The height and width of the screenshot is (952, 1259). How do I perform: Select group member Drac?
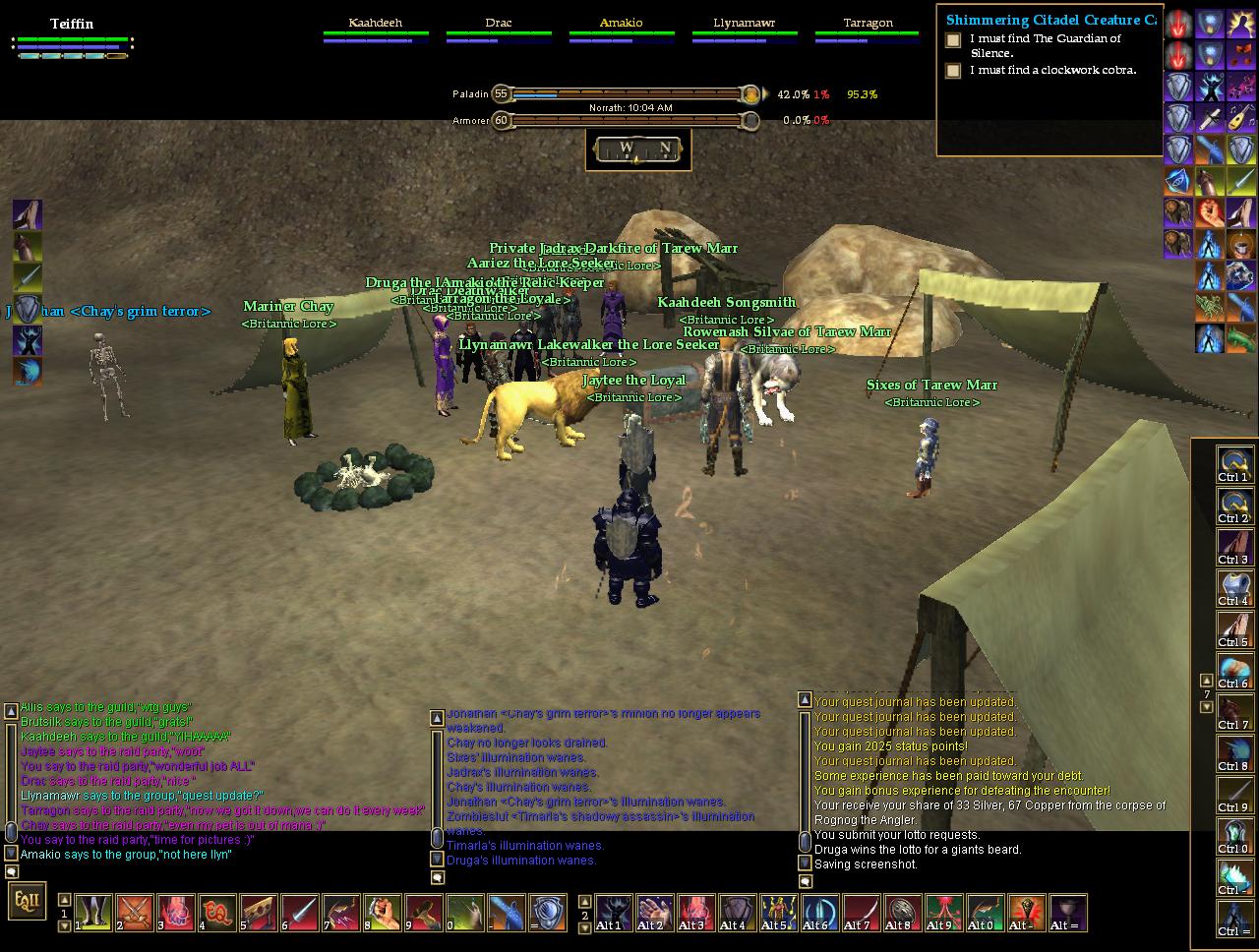499,23
